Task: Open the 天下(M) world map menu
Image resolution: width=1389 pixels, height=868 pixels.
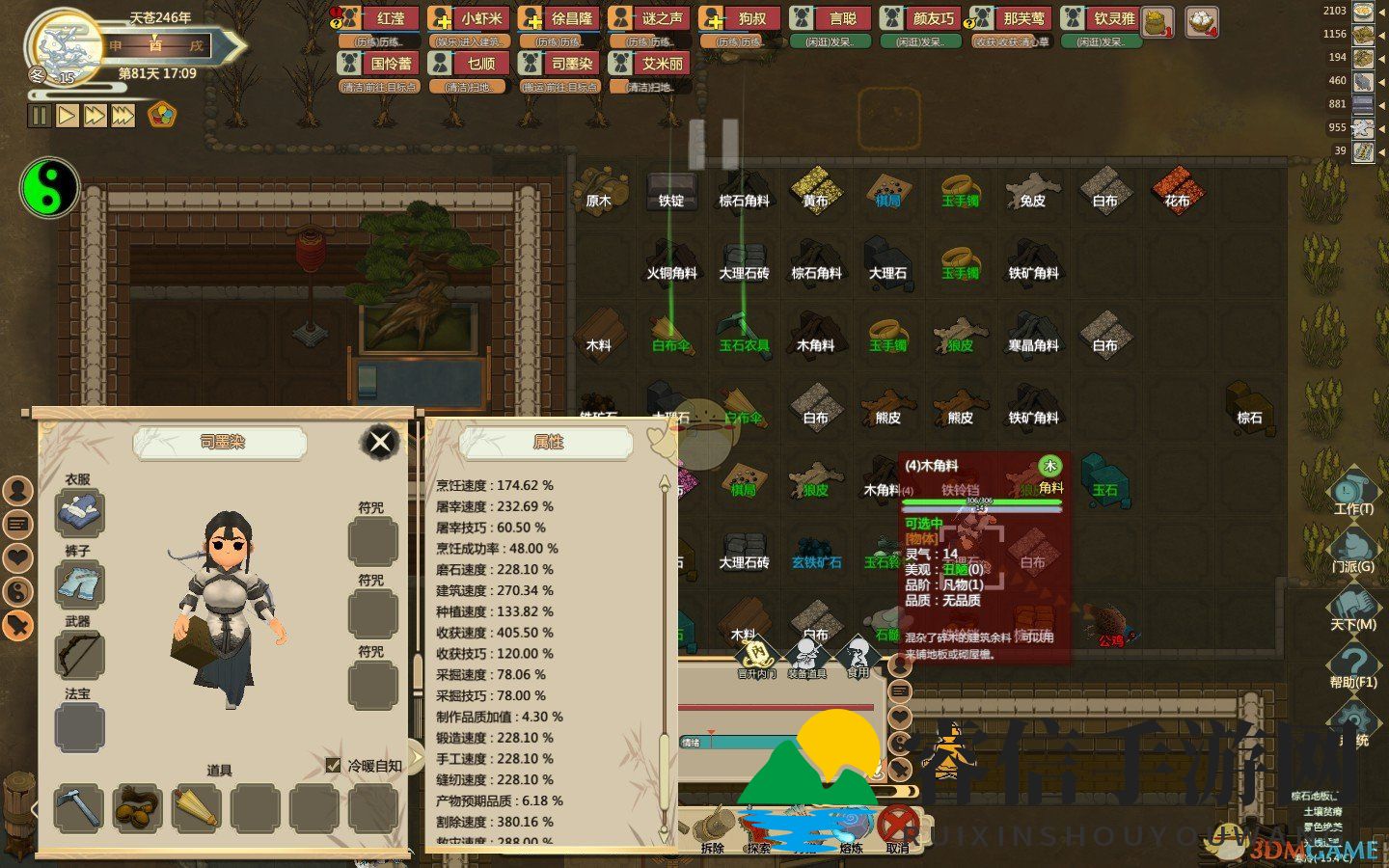Action: point(1352,608)
